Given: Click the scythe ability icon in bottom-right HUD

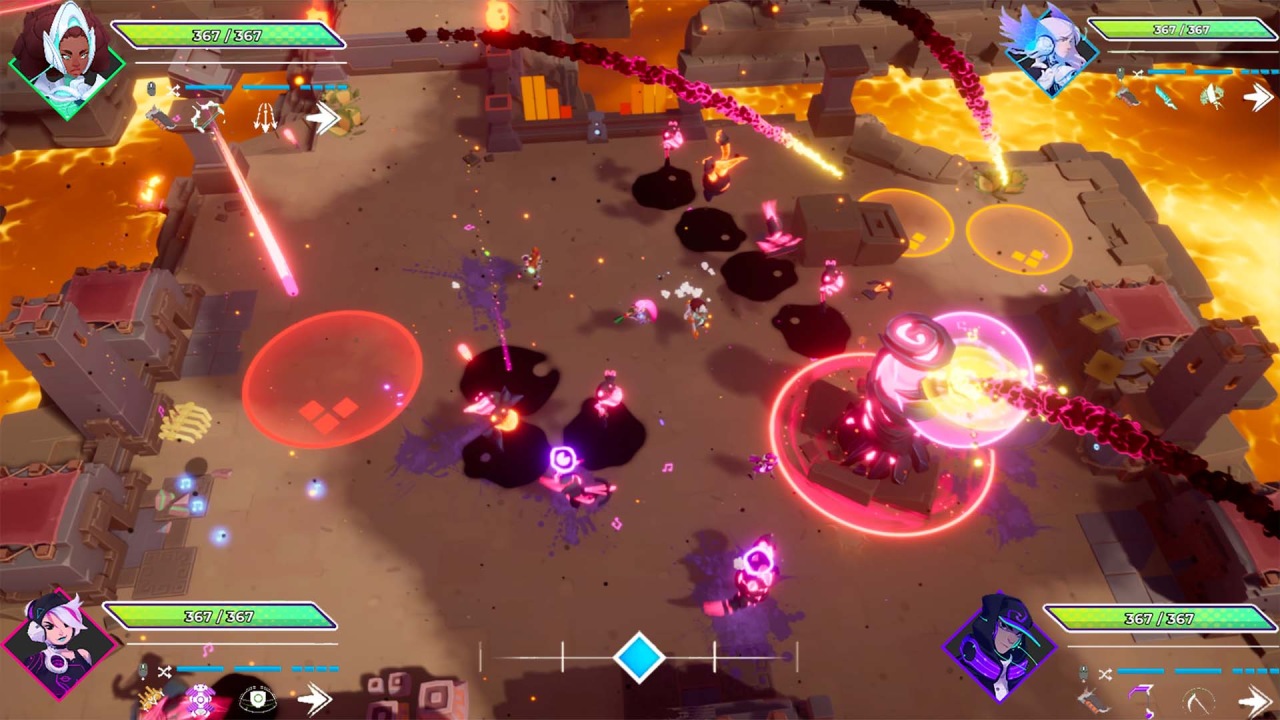Looking at the screenshot, I should [1199, 701].
